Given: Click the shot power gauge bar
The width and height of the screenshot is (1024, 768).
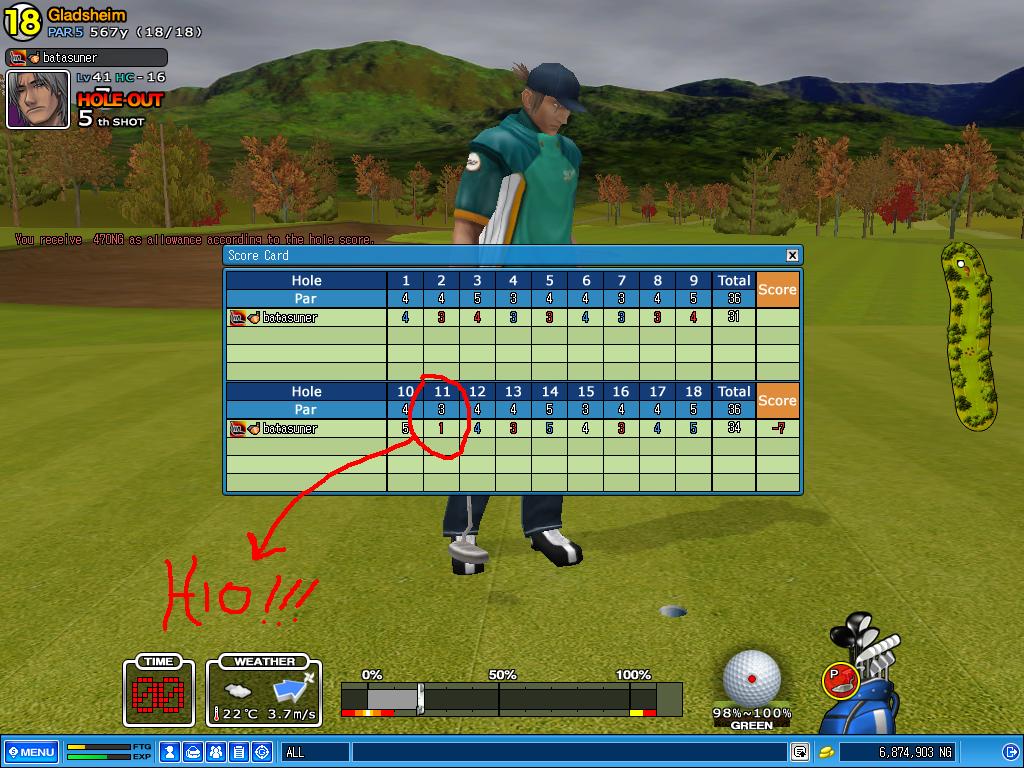Looking at the screenshot, I should 510,697.
